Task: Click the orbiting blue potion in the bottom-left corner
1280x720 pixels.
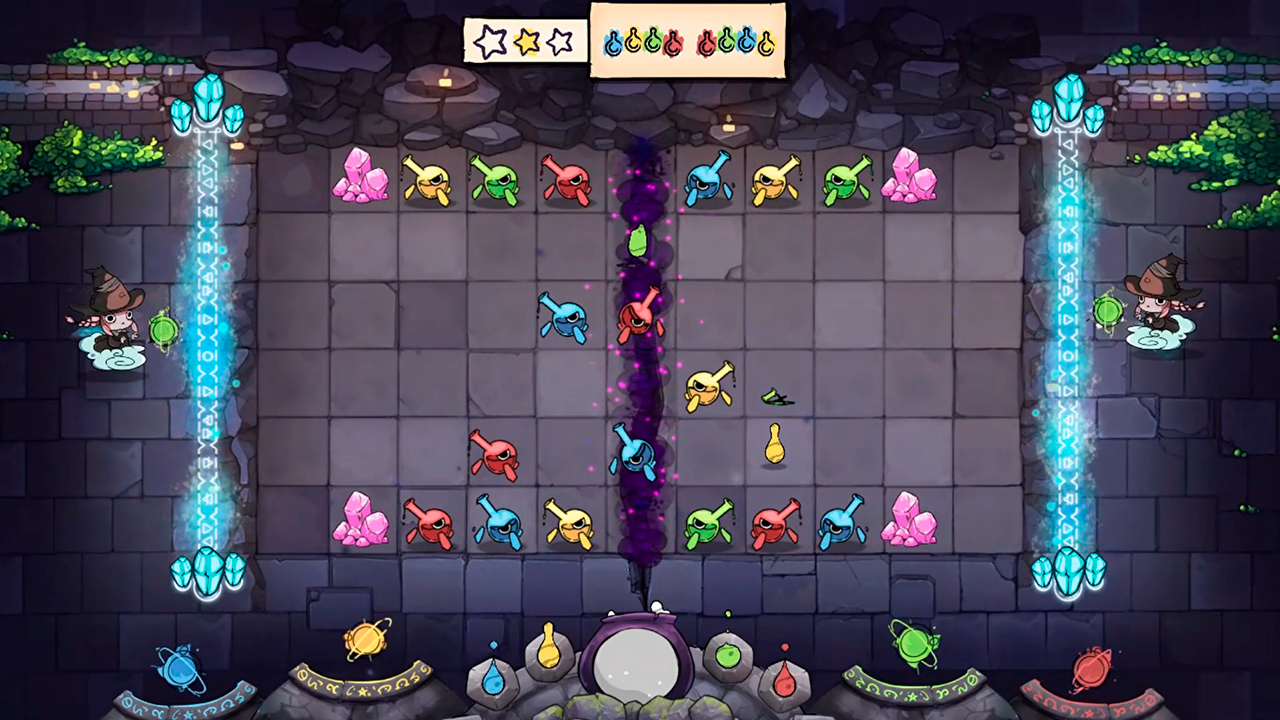Action: point(180,672)
